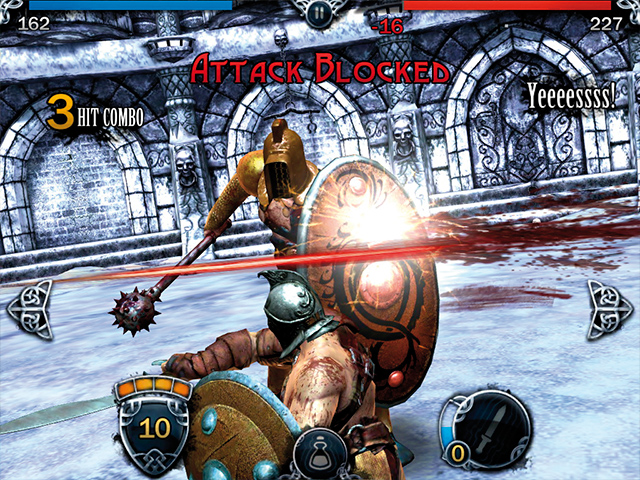Tap the left dodge arrow button
This screenshot has height=480, width=640.
coord(30,309)
